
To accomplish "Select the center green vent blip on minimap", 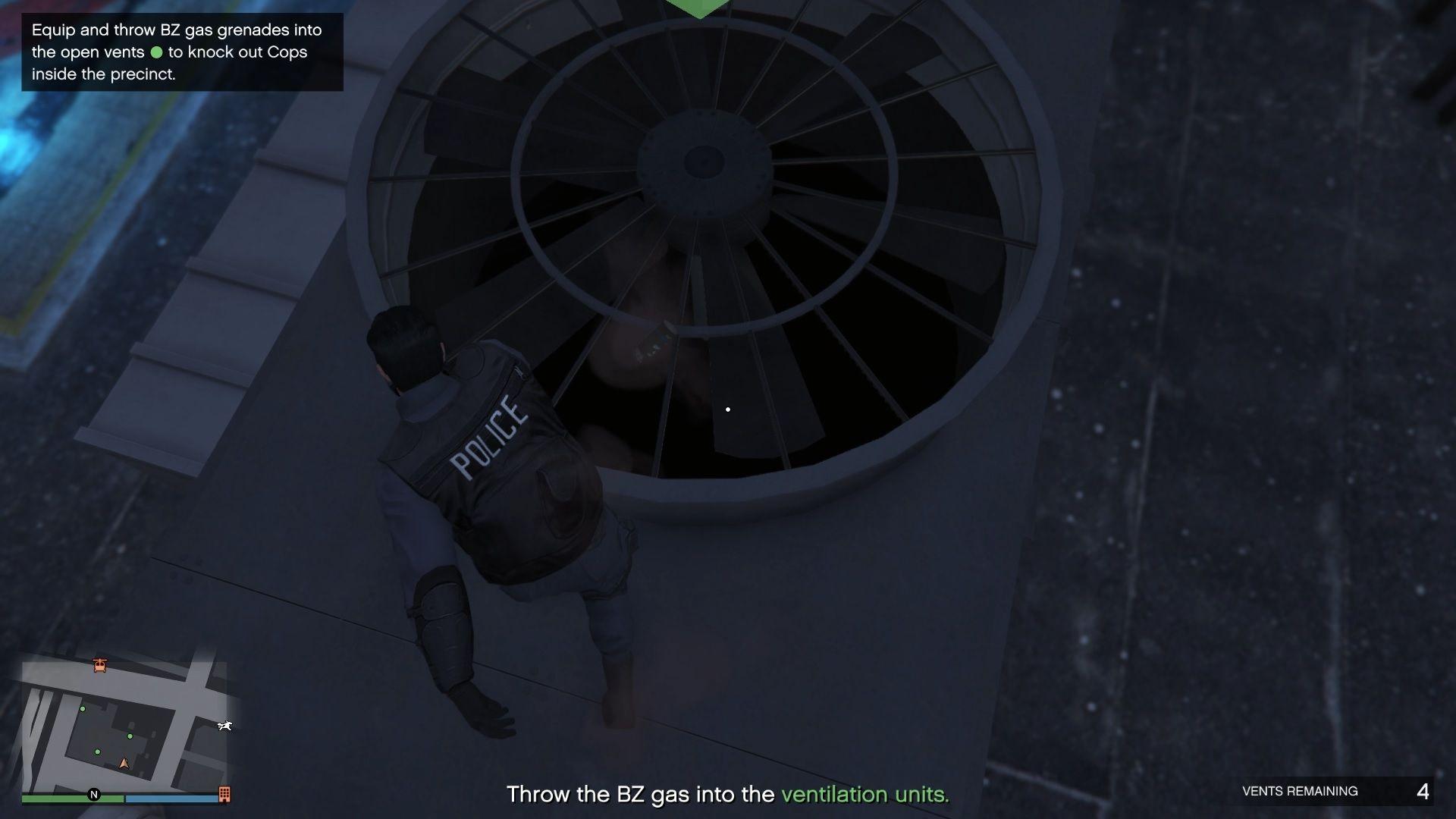I will coord(130,736).
